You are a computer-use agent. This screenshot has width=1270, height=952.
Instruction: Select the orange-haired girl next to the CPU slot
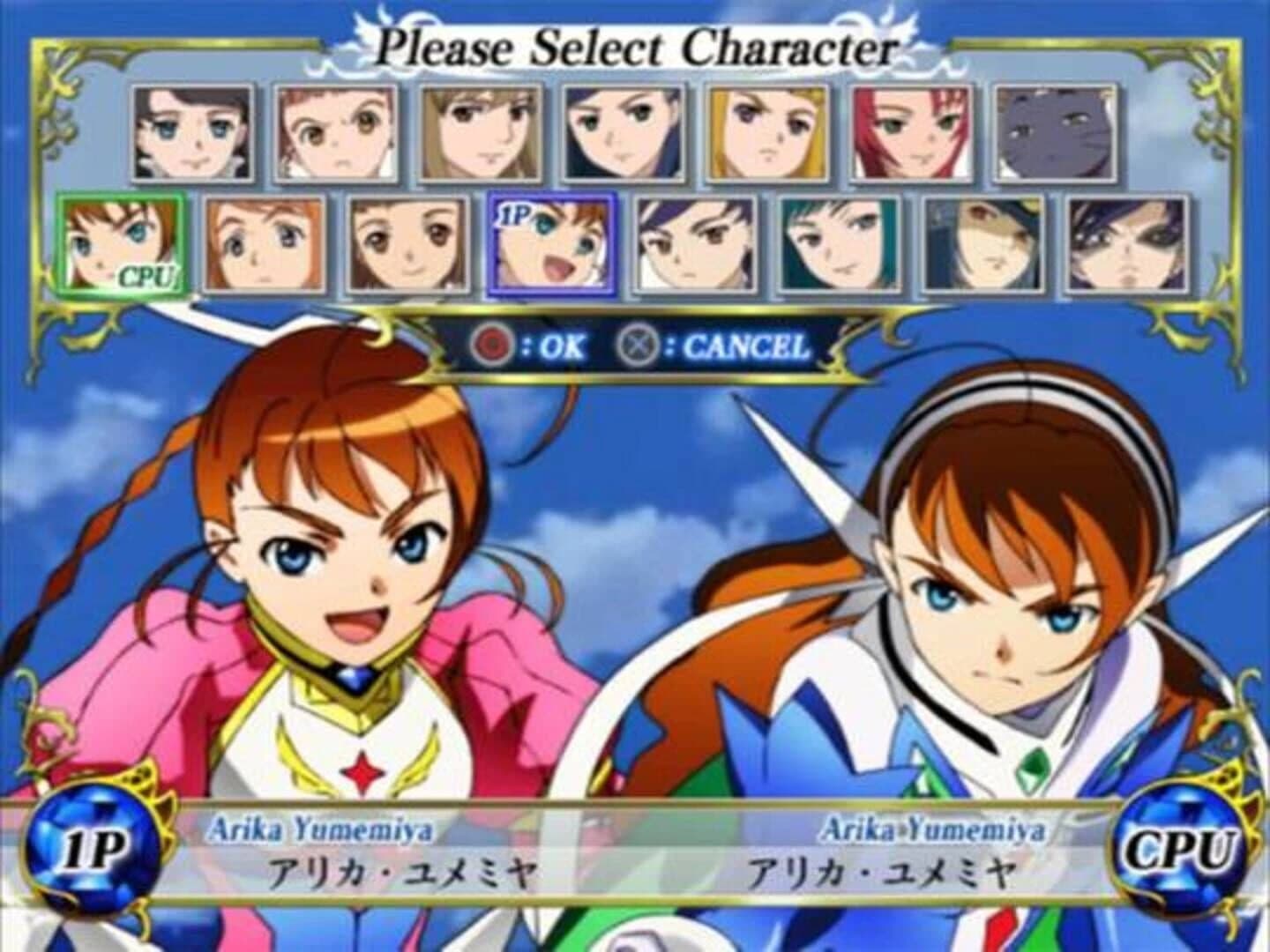265,247
